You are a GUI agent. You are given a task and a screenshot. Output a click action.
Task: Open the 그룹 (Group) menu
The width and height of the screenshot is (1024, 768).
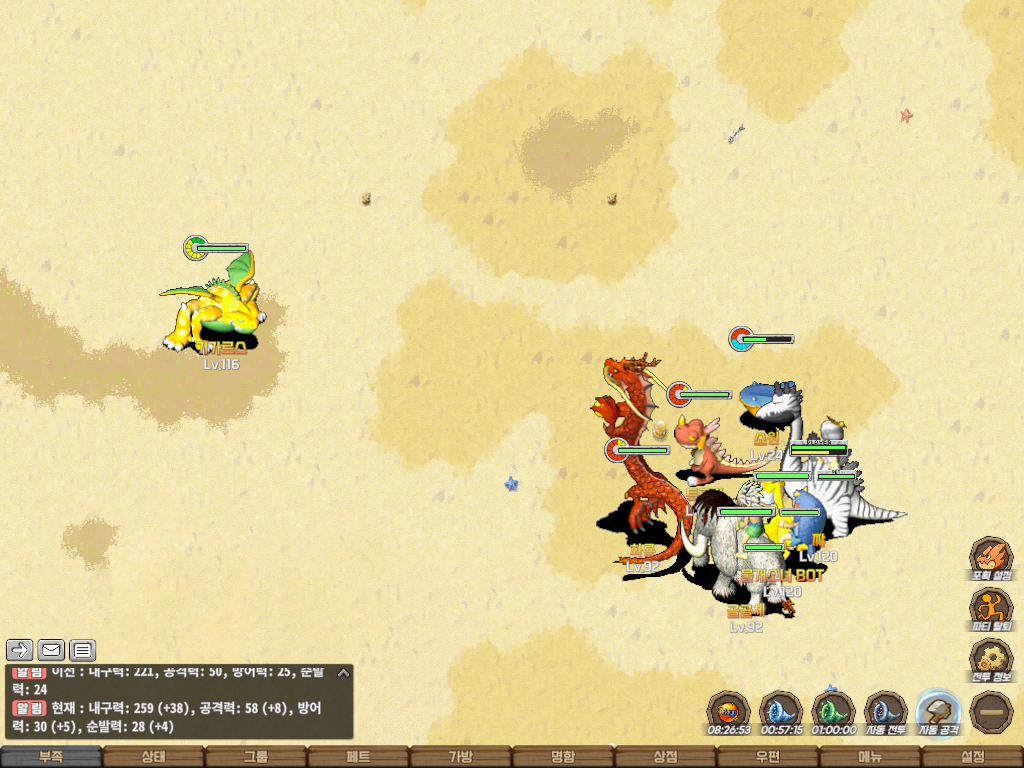[256, 757]
